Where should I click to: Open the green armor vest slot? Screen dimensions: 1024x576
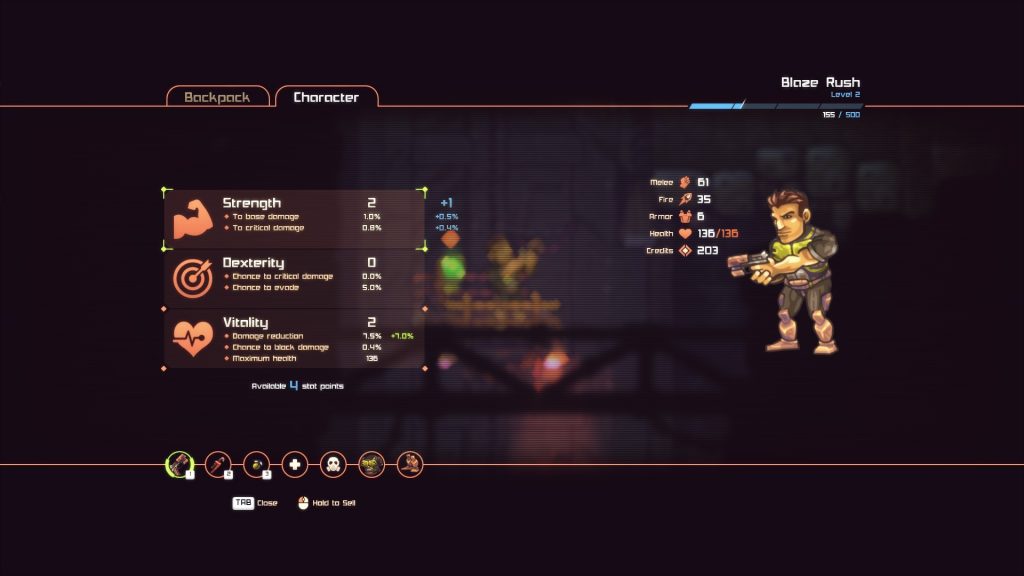coord(371,464)
